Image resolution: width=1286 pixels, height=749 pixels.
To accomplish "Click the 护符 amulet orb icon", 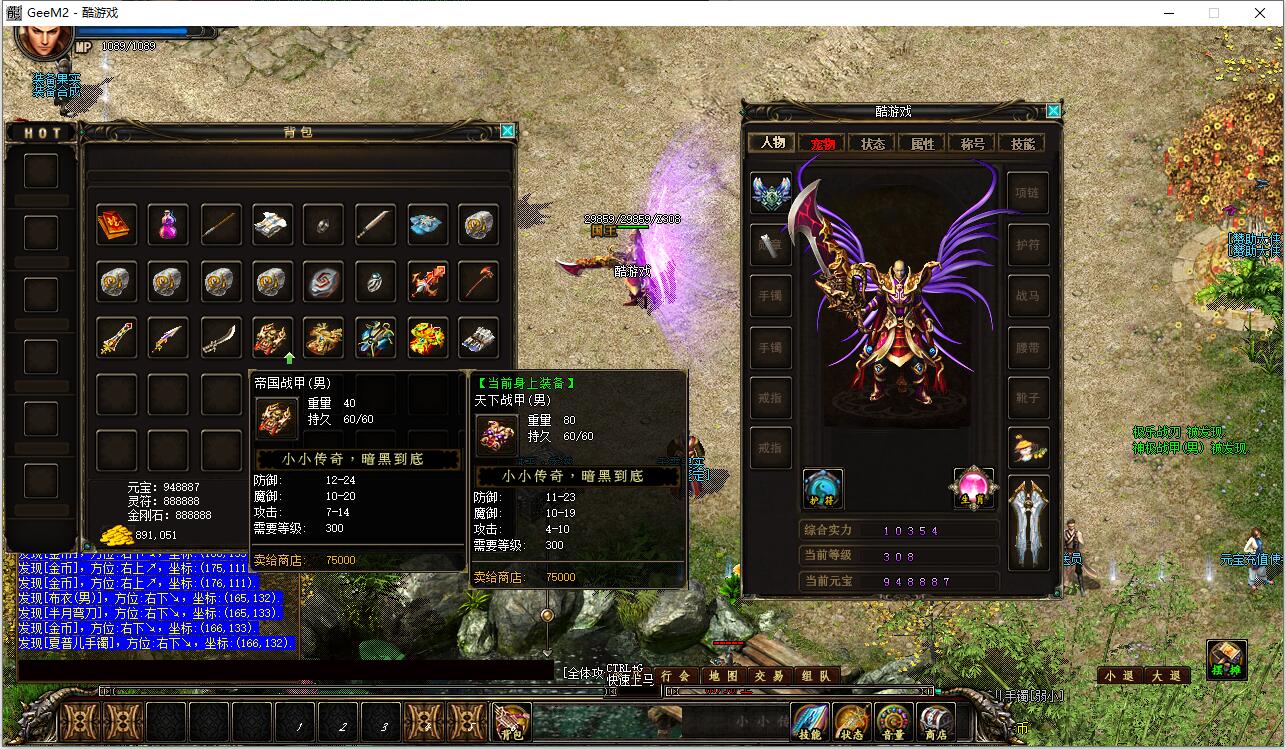I will [x=822, y=488].
